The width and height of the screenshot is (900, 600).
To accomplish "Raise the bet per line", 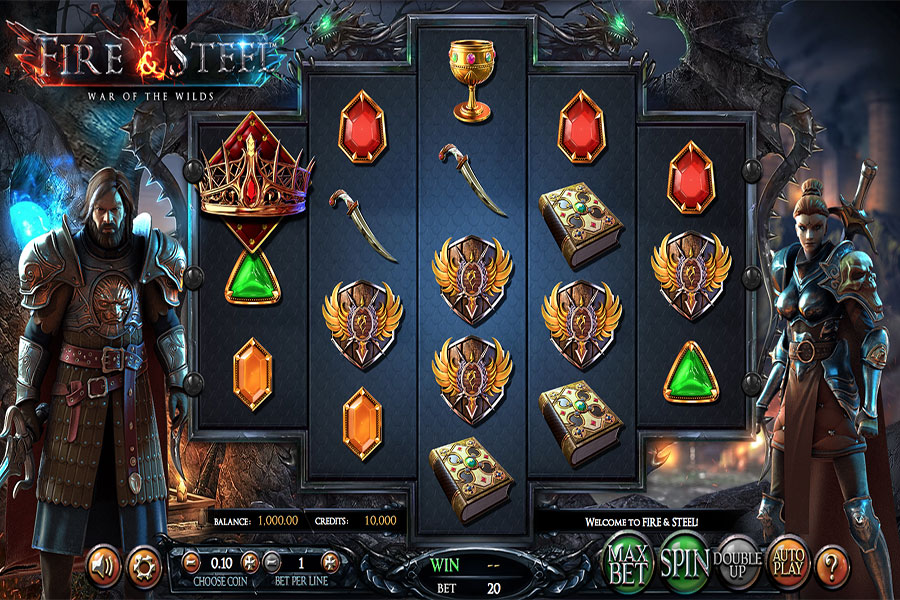I will point(332,564).
